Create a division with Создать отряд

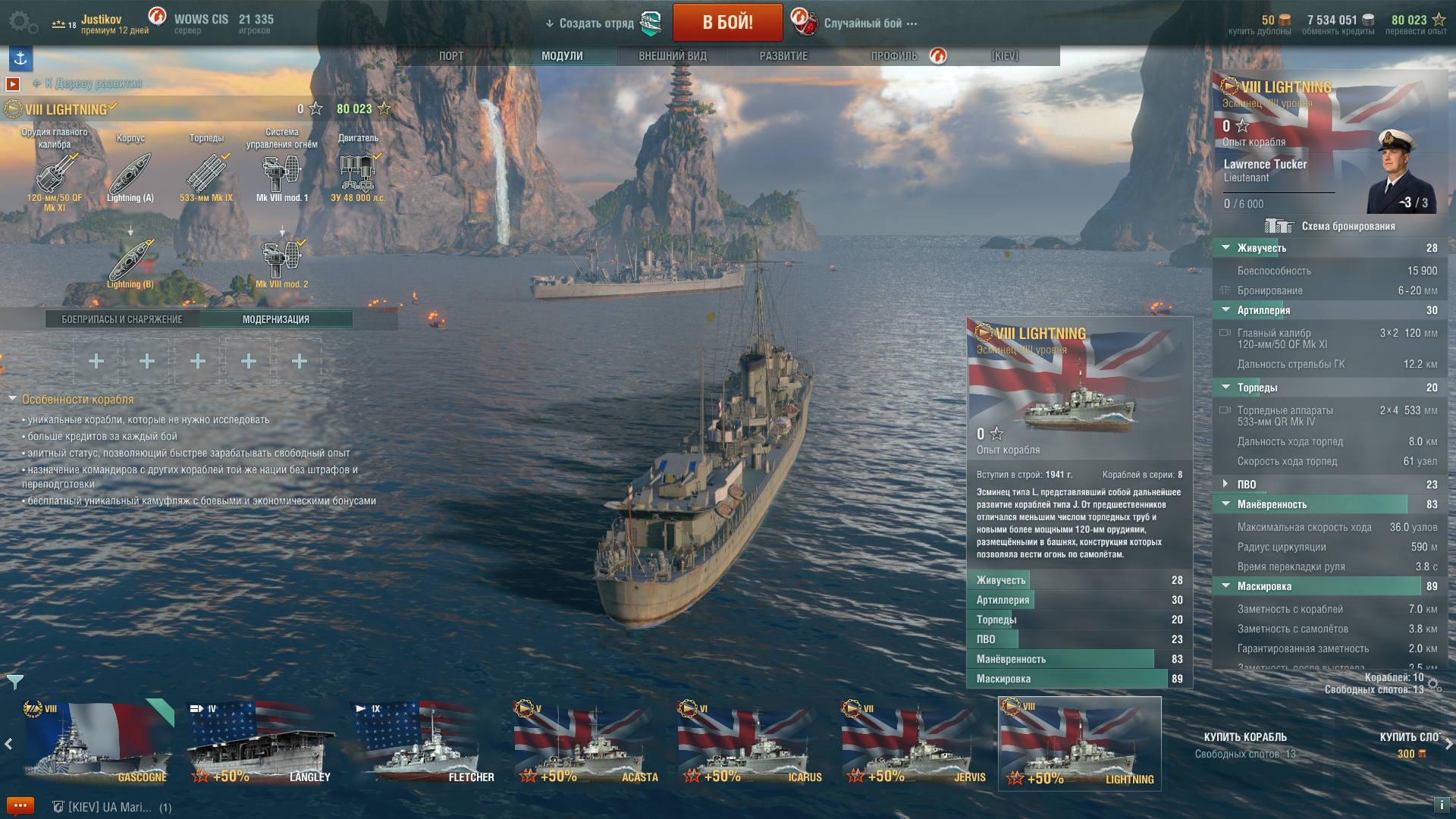pos(596,24)
